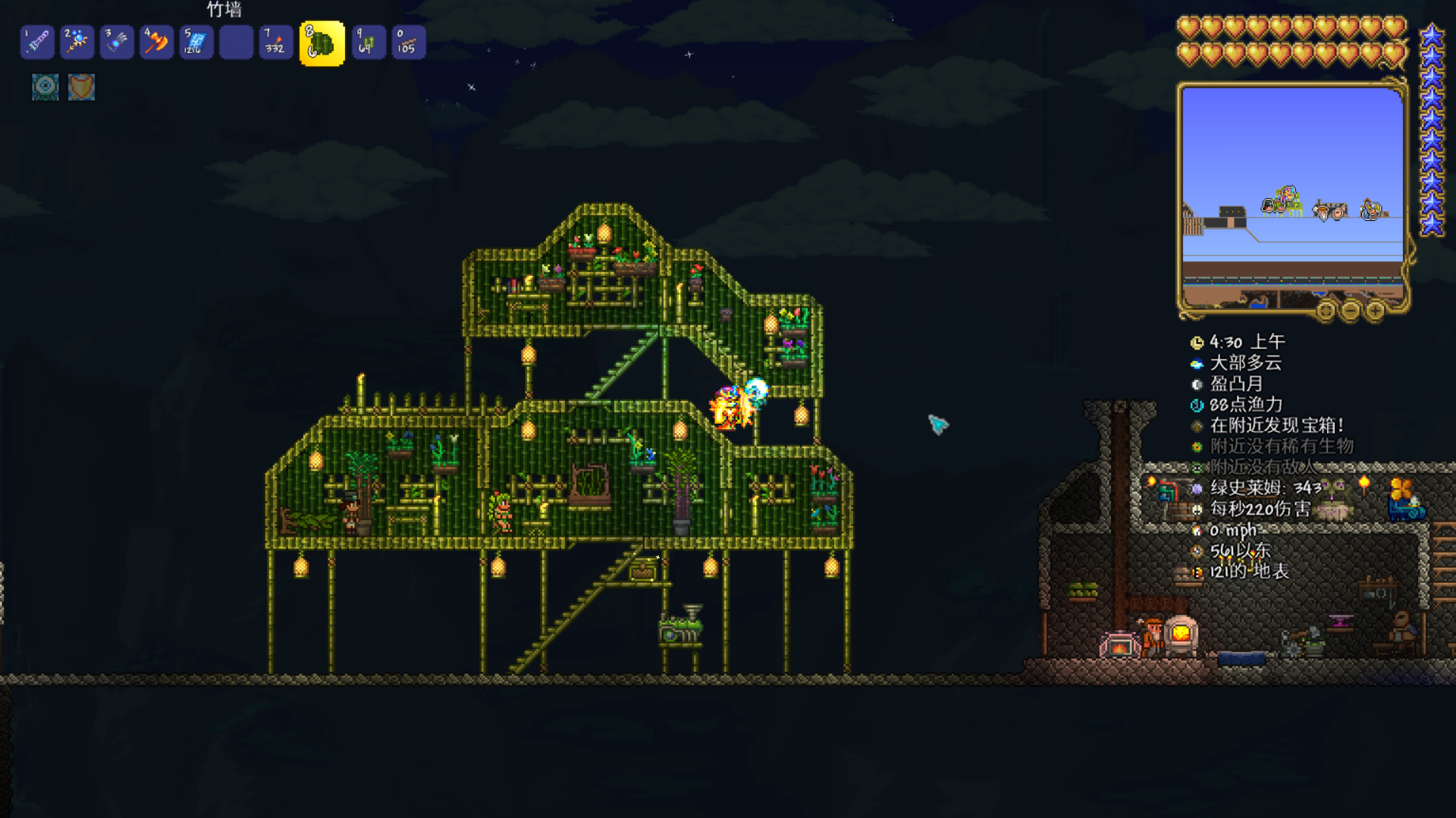The image size is (1456, 818).
Task: Toggle the moon phase info icon
Action: click(1197, 384)
